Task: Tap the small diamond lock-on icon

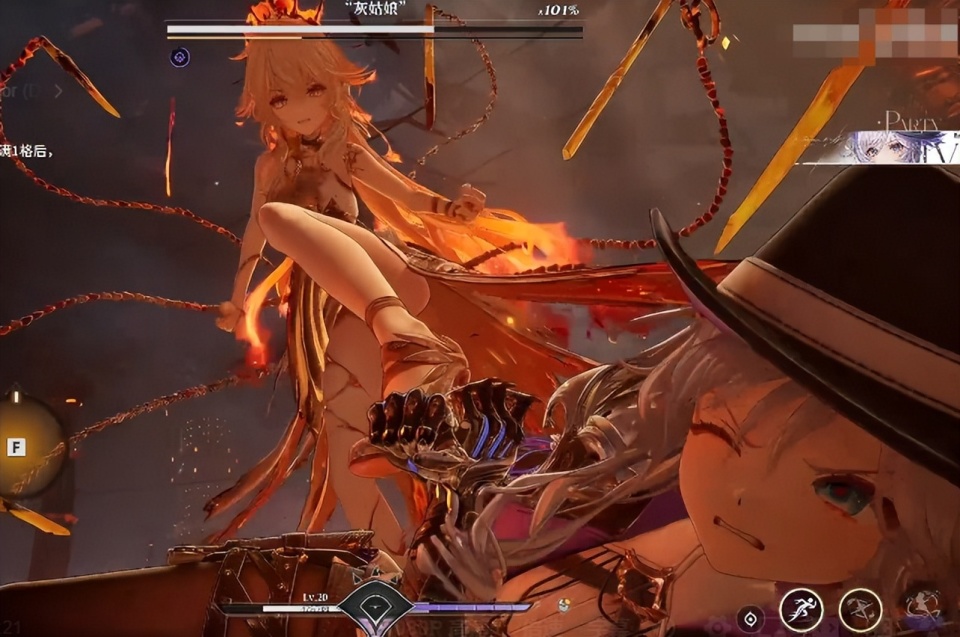Action: 750,619
